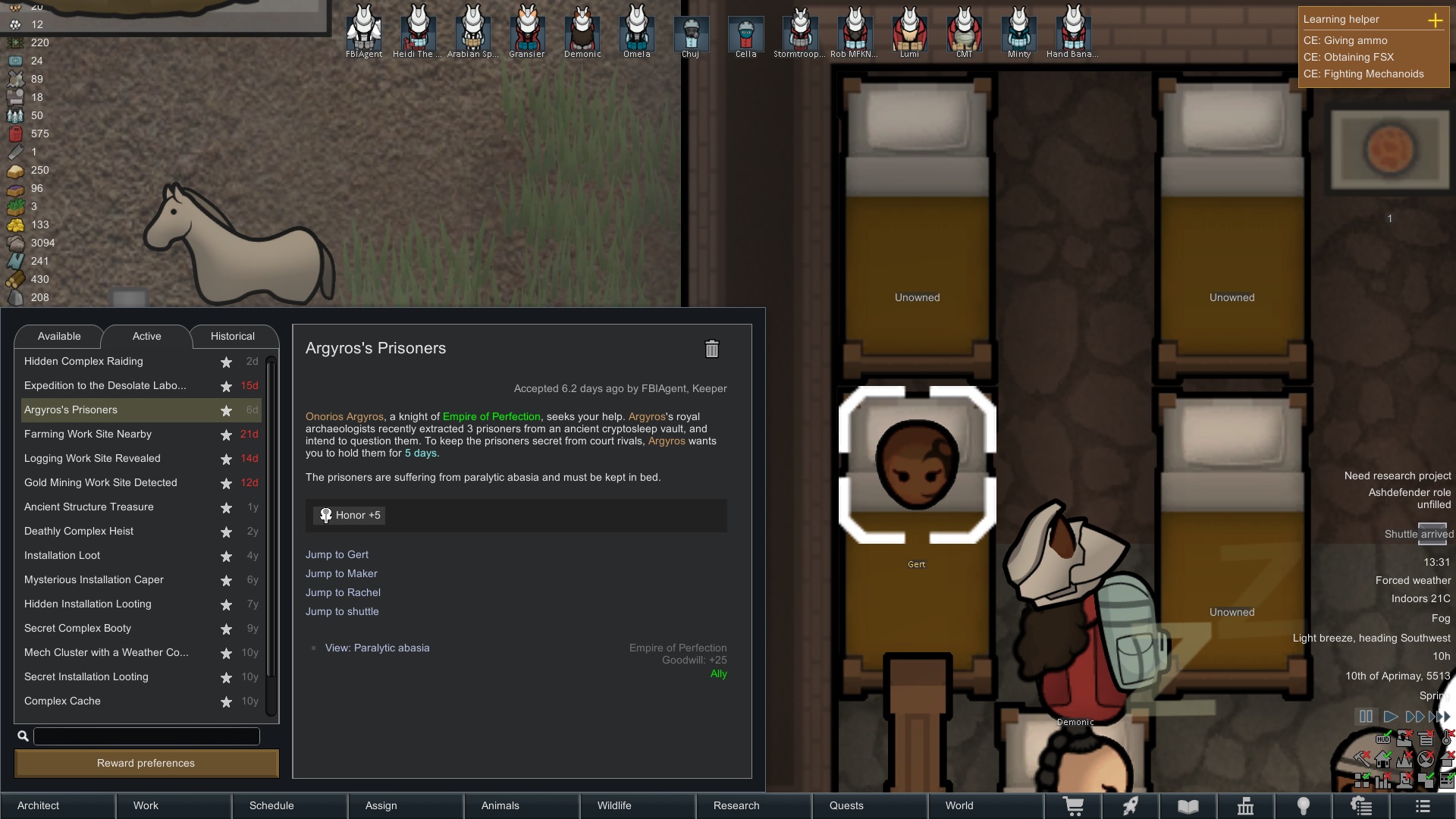Disable the home area overlay toggle
1456x819 pixels.
tap(1383, 760)
